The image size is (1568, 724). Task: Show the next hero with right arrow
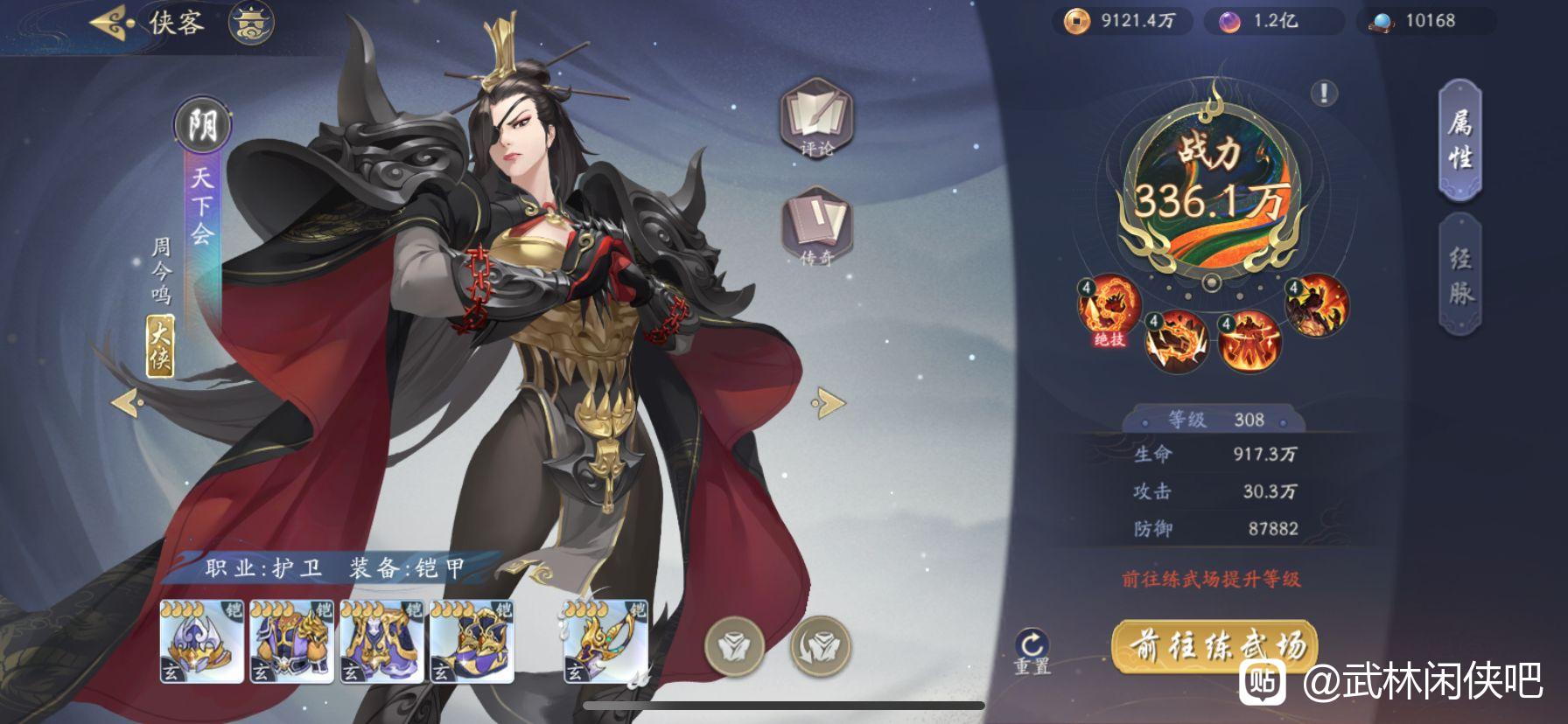[x=828, y=403]
